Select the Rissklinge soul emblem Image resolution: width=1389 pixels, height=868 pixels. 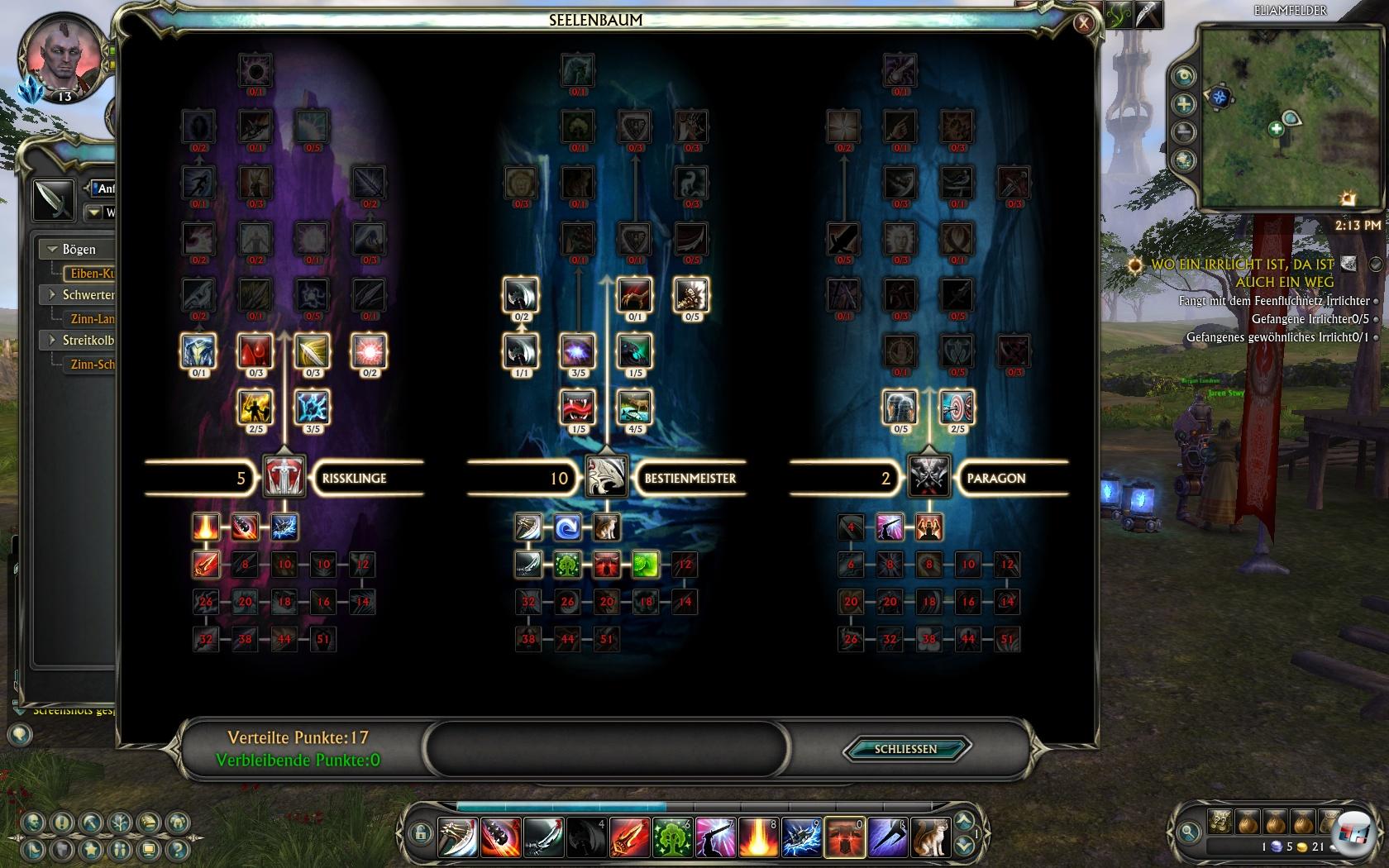[284, 477]
